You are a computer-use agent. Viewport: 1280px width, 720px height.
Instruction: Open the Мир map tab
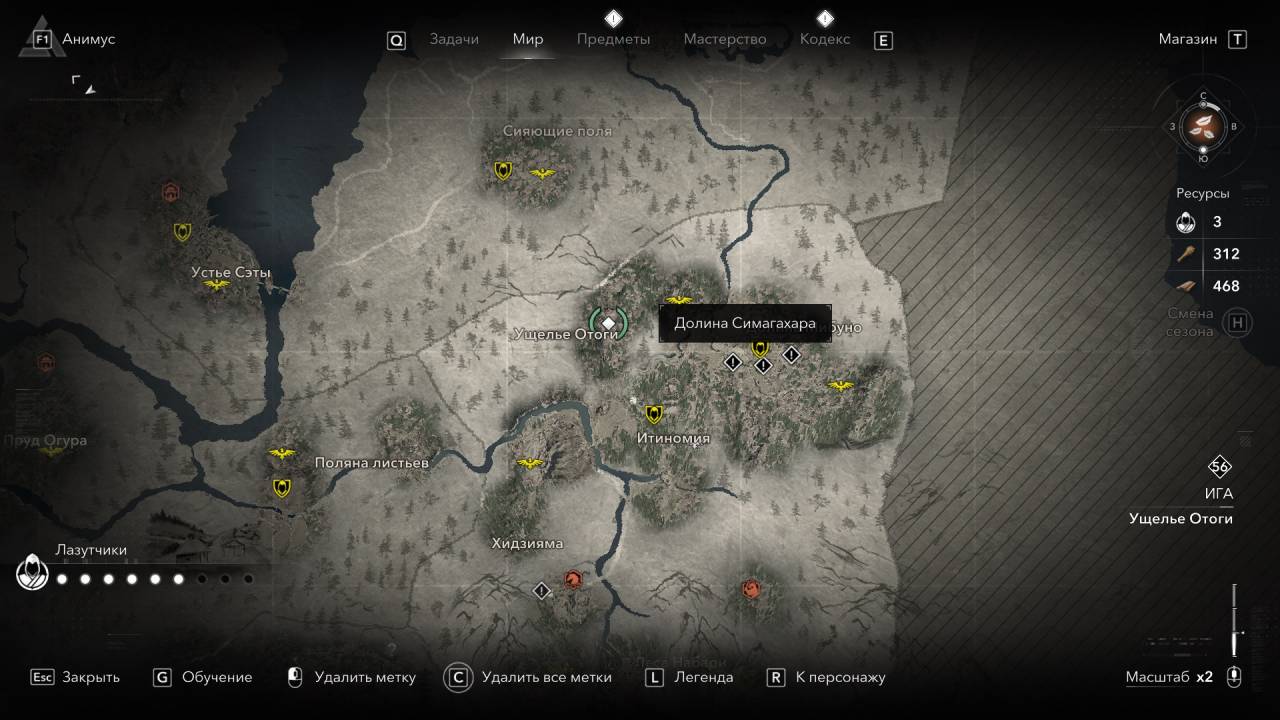(528, 39)
